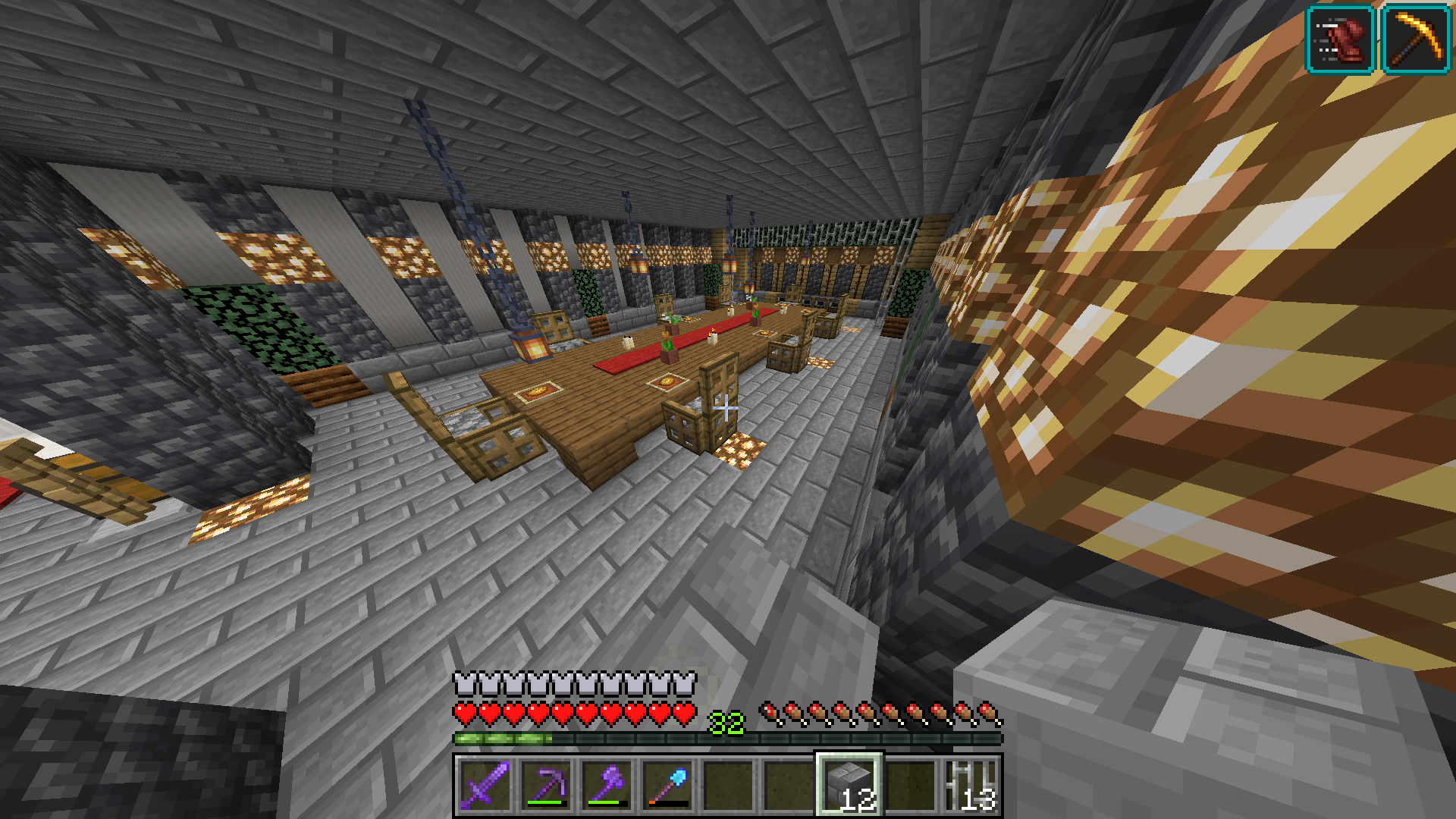Switch to the purple axe slot
The width and height of the screenshot is (1456, 819).
pyautogui.click(x=607, y=785)
